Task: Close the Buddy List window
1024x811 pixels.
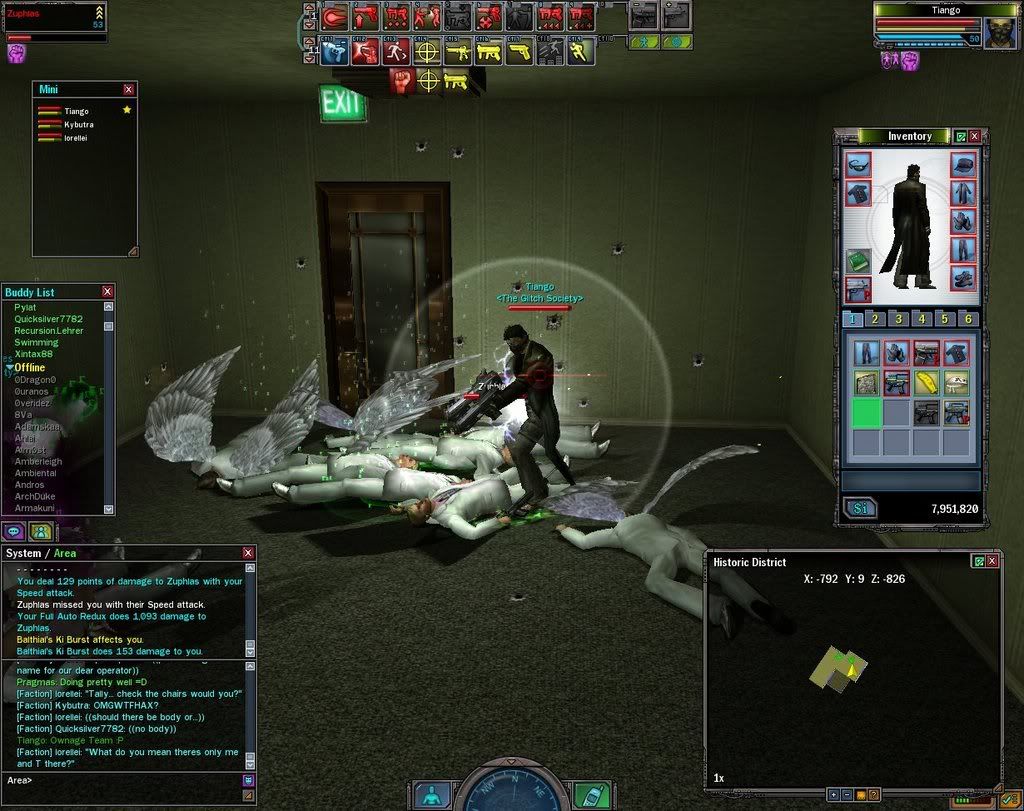Action: coord(107,292)
